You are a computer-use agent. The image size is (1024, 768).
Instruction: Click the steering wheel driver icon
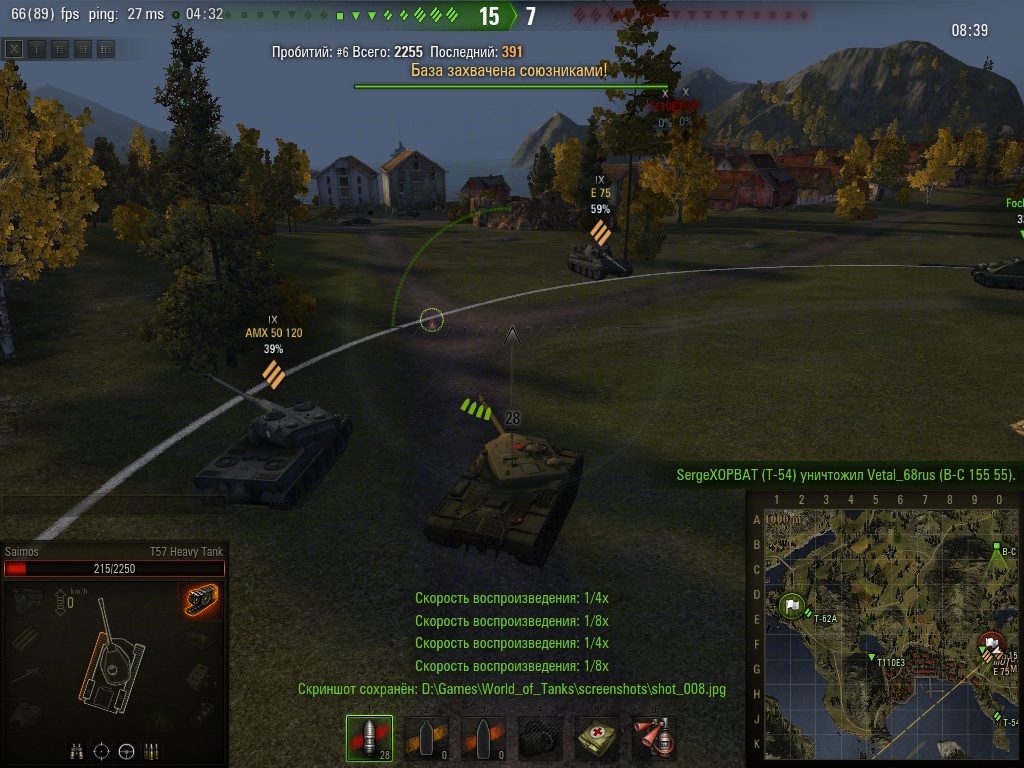point(126,750)
